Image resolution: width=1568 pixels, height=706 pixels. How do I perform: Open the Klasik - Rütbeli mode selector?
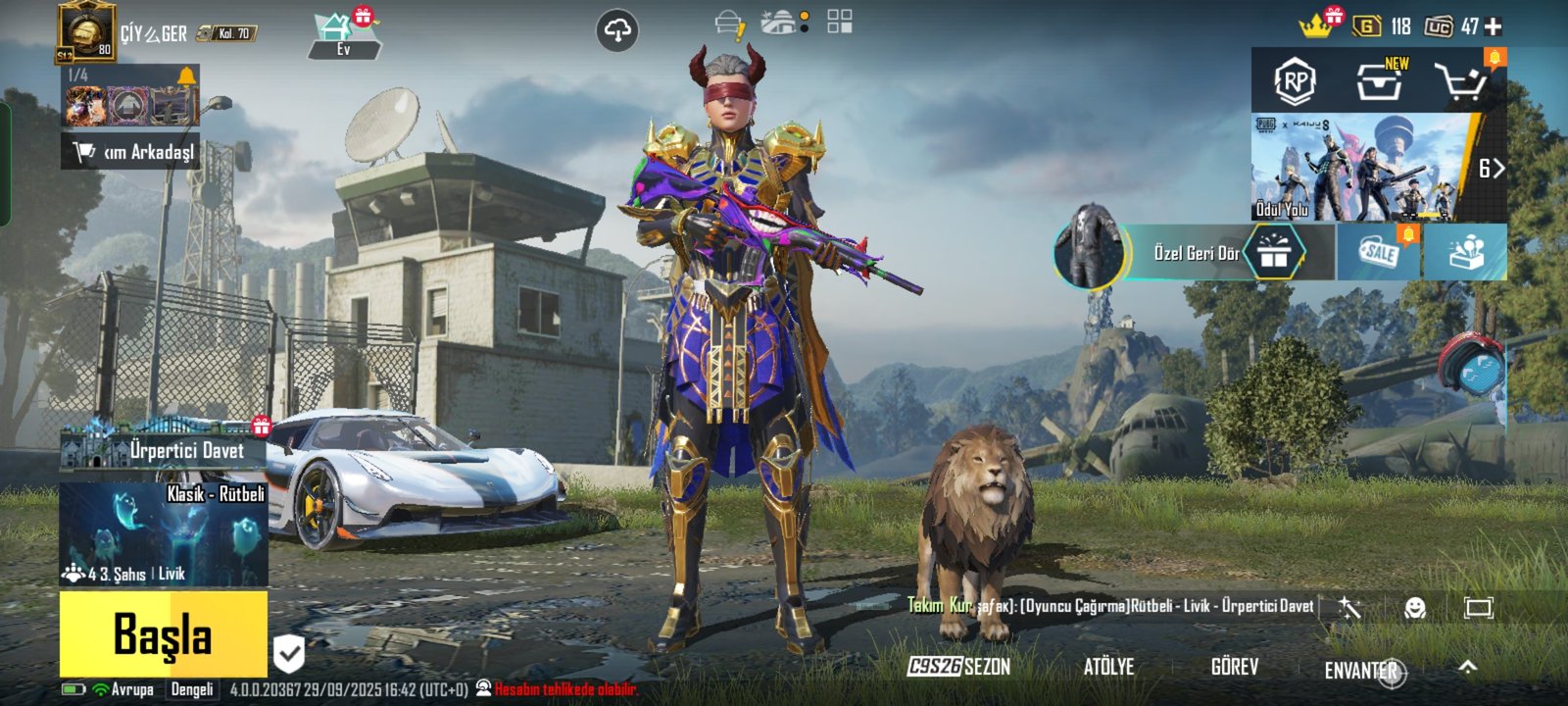(x=164, y=534)
